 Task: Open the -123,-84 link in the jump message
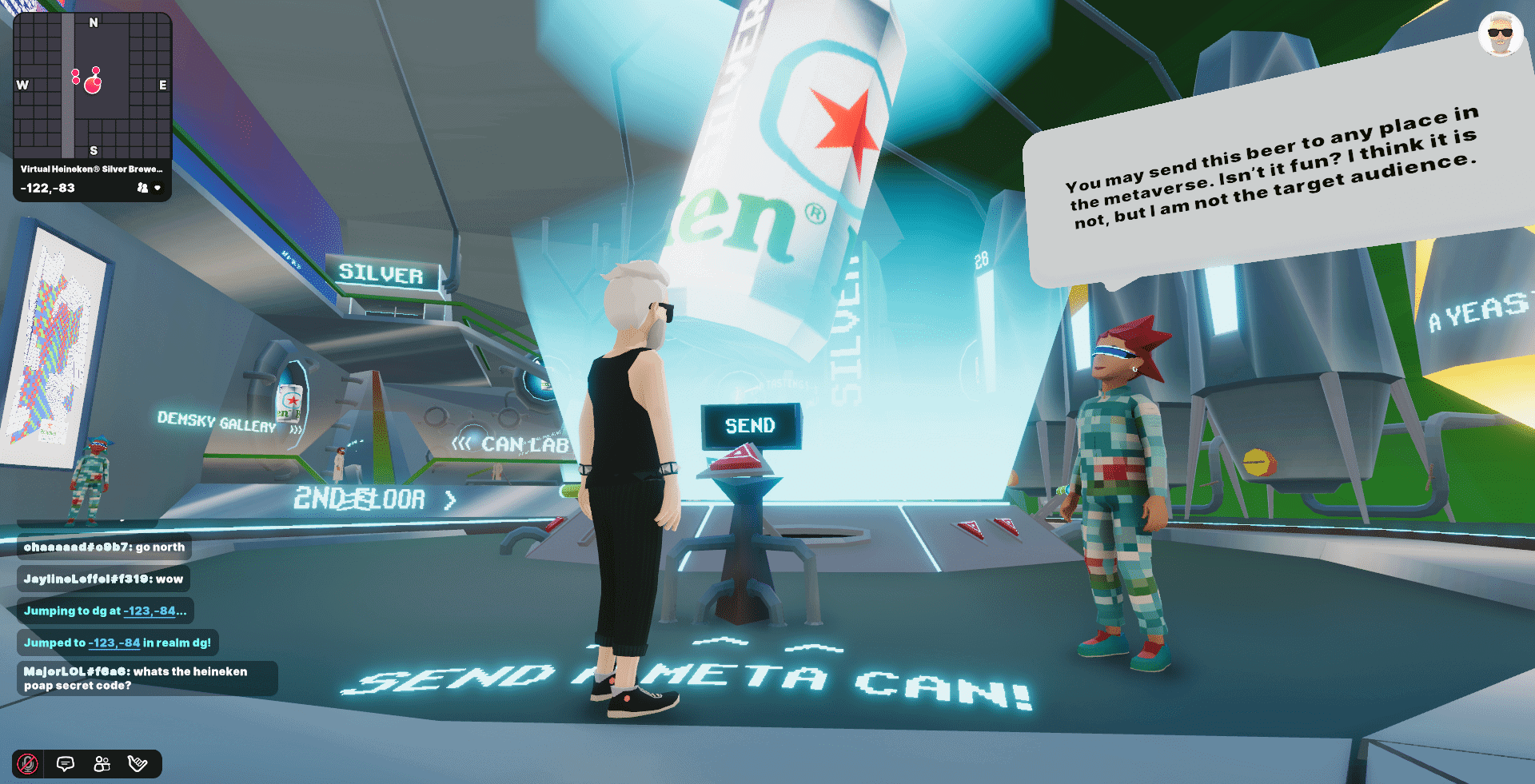114,642
